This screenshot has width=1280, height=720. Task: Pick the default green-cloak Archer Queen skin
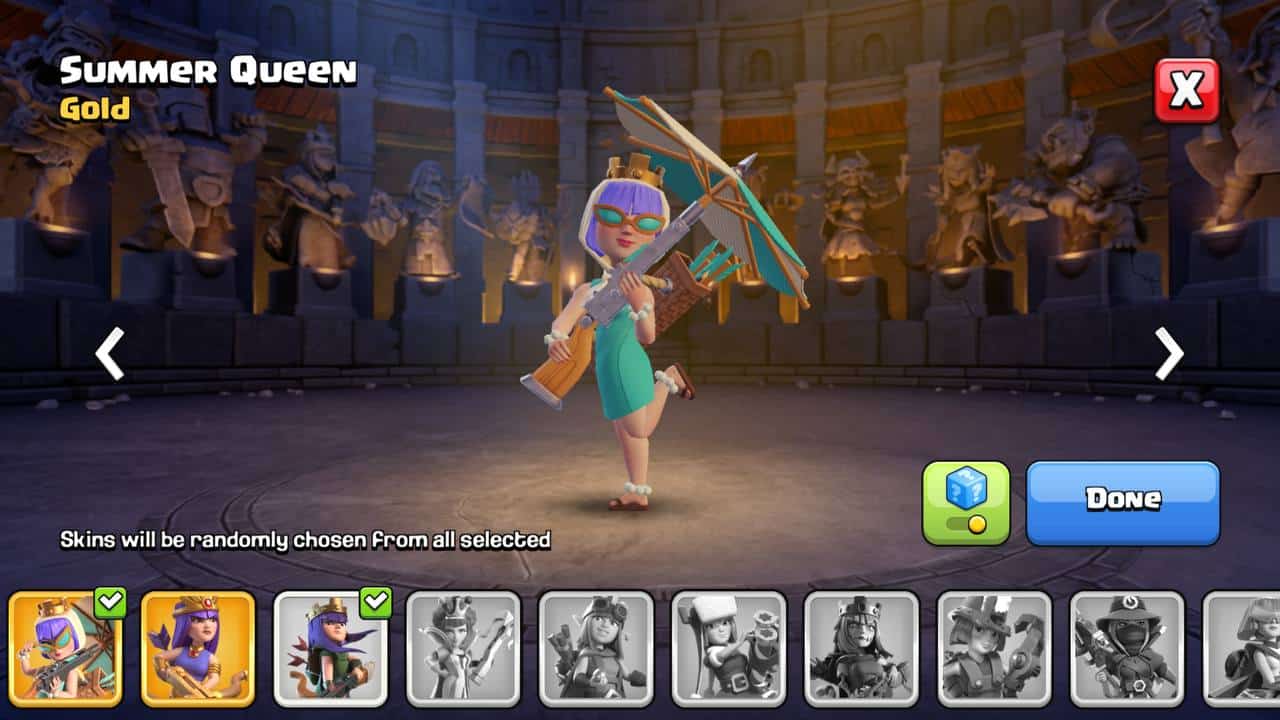pos(331,648)
